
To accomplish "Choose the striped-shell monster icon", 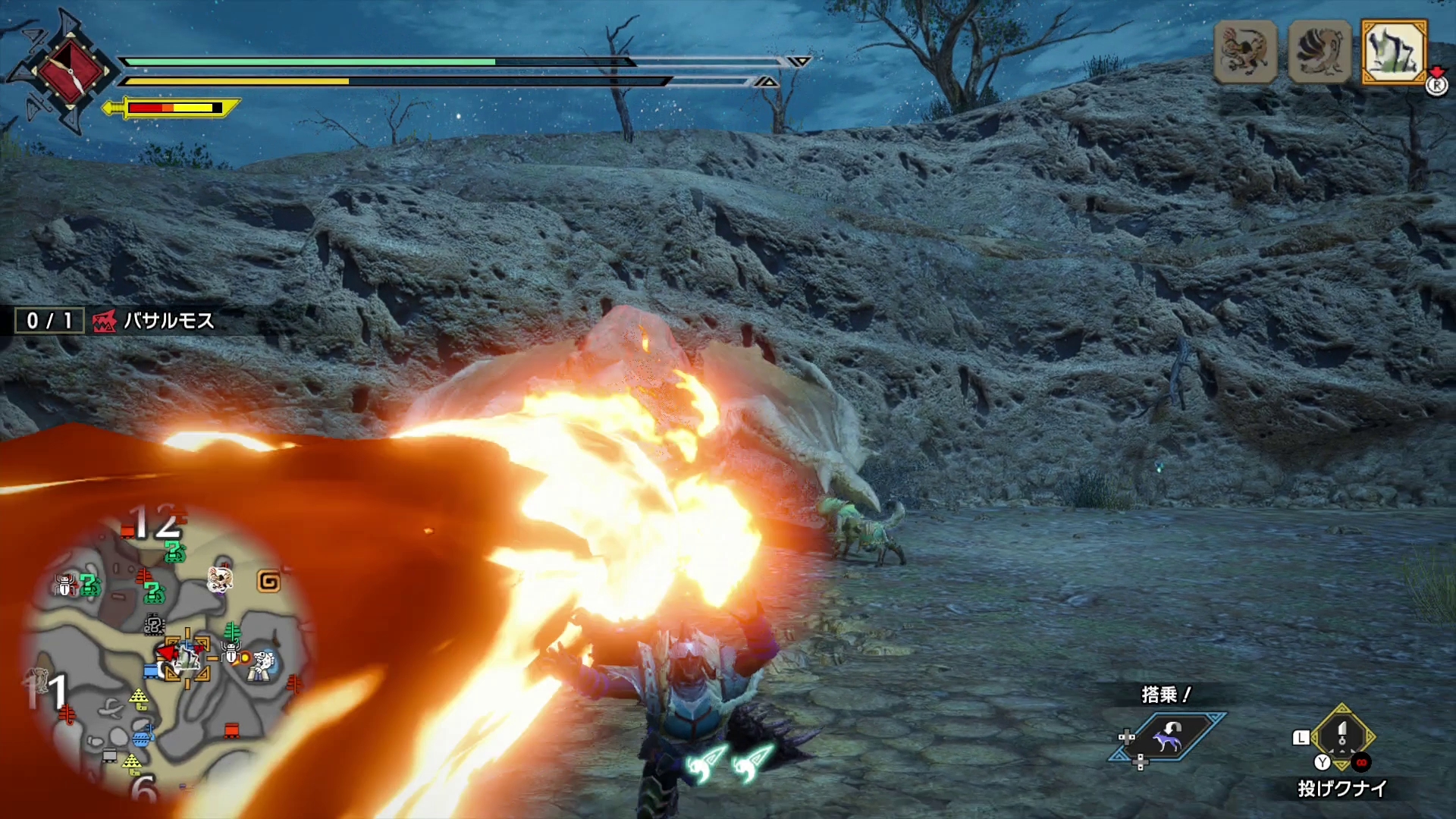I will [1319, 52].
